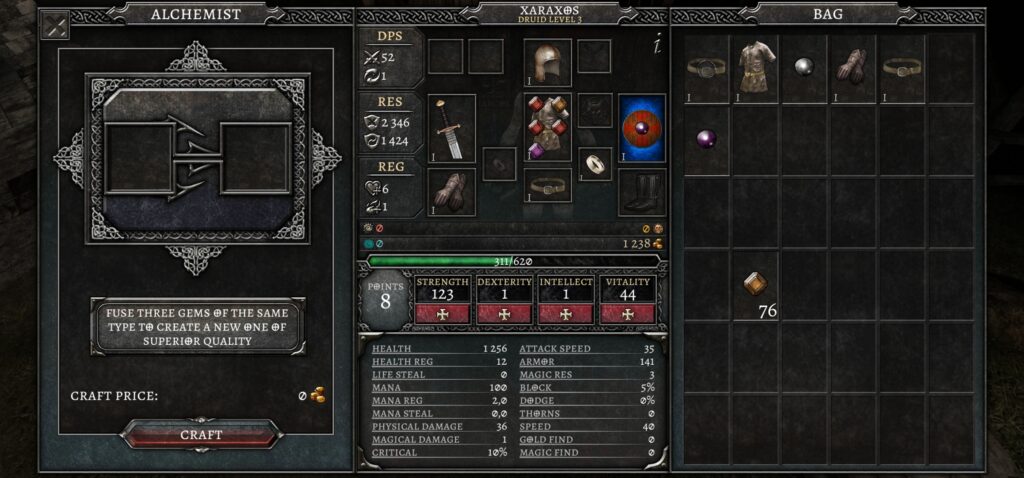Click the equipped ring slot
This screenshot has height=478, width=1024.
[596, 163]
